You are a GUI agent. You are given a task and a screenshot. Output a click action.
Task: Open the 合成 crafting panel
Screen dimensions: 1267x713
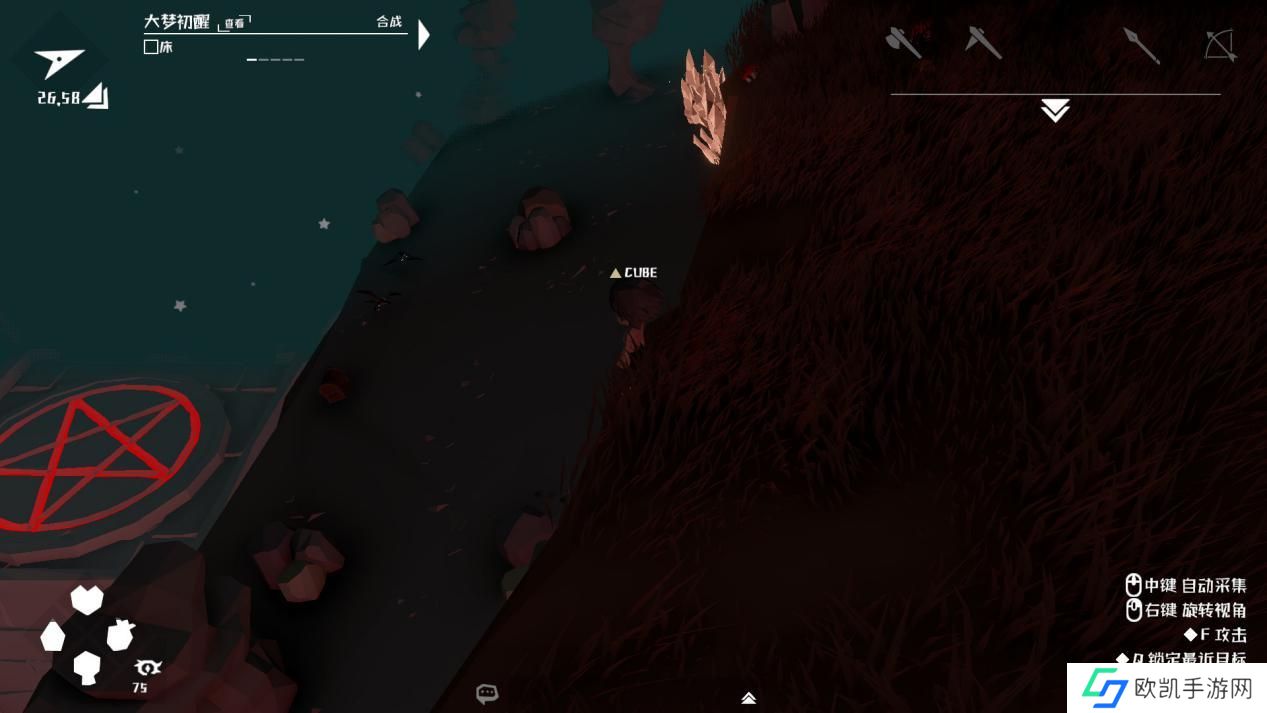coord(389,22)
